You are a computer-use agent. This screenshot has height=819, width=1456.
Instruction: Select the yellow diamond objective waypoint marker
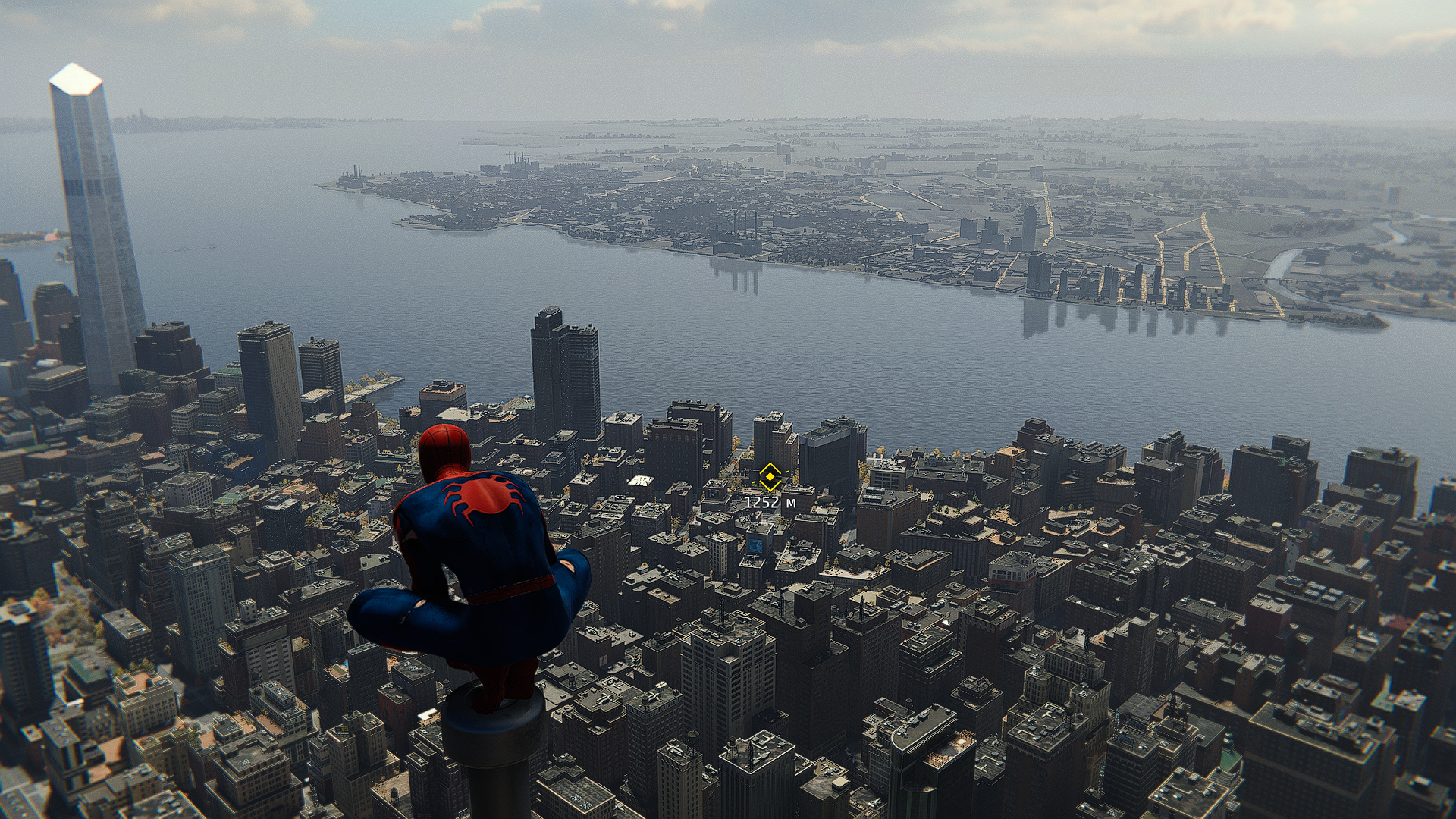(770, 477)
